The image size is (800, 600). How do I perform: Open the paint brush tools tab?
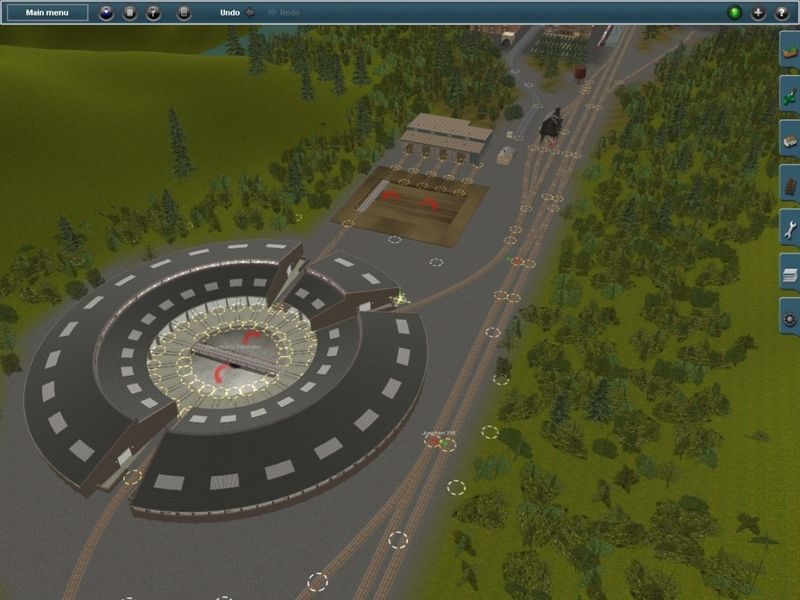789,94
